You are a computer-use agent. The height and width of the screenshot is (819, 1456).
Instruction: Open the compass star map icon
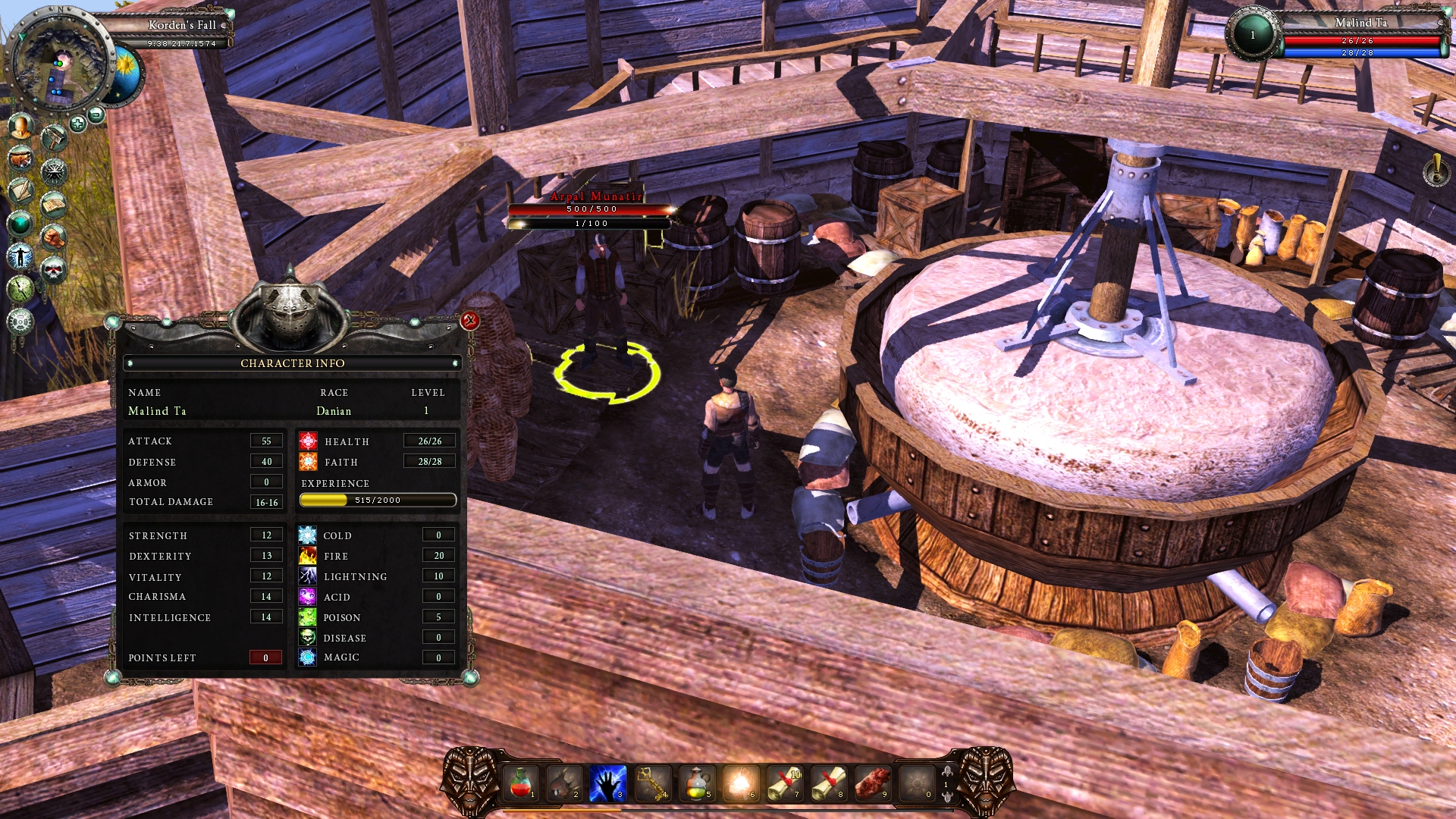point(54,171)
